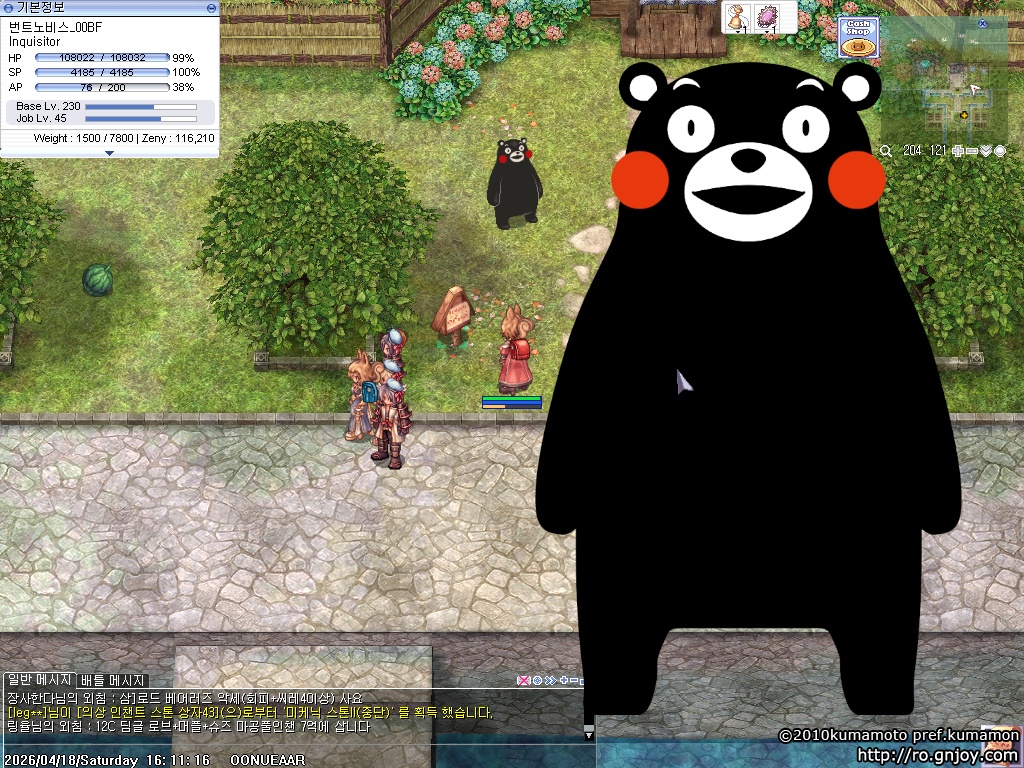Open the Cash Shop
The image size is (1024, 768).
pyautogui.click(x=857, y=37)
